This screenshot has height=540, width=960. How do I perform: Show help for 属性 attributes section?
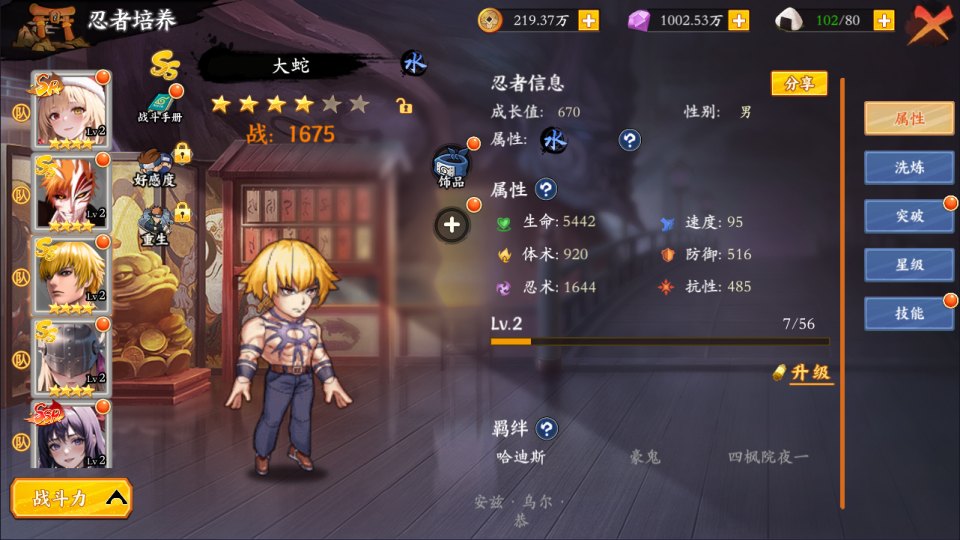546,189
